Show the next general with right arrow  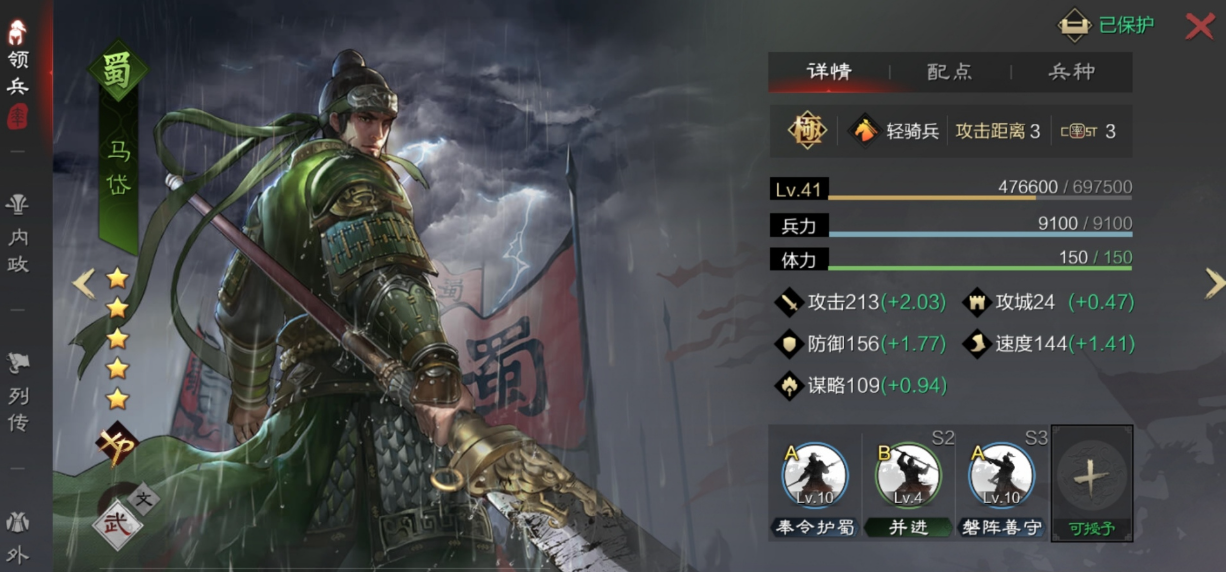(x=1214, y=284)
